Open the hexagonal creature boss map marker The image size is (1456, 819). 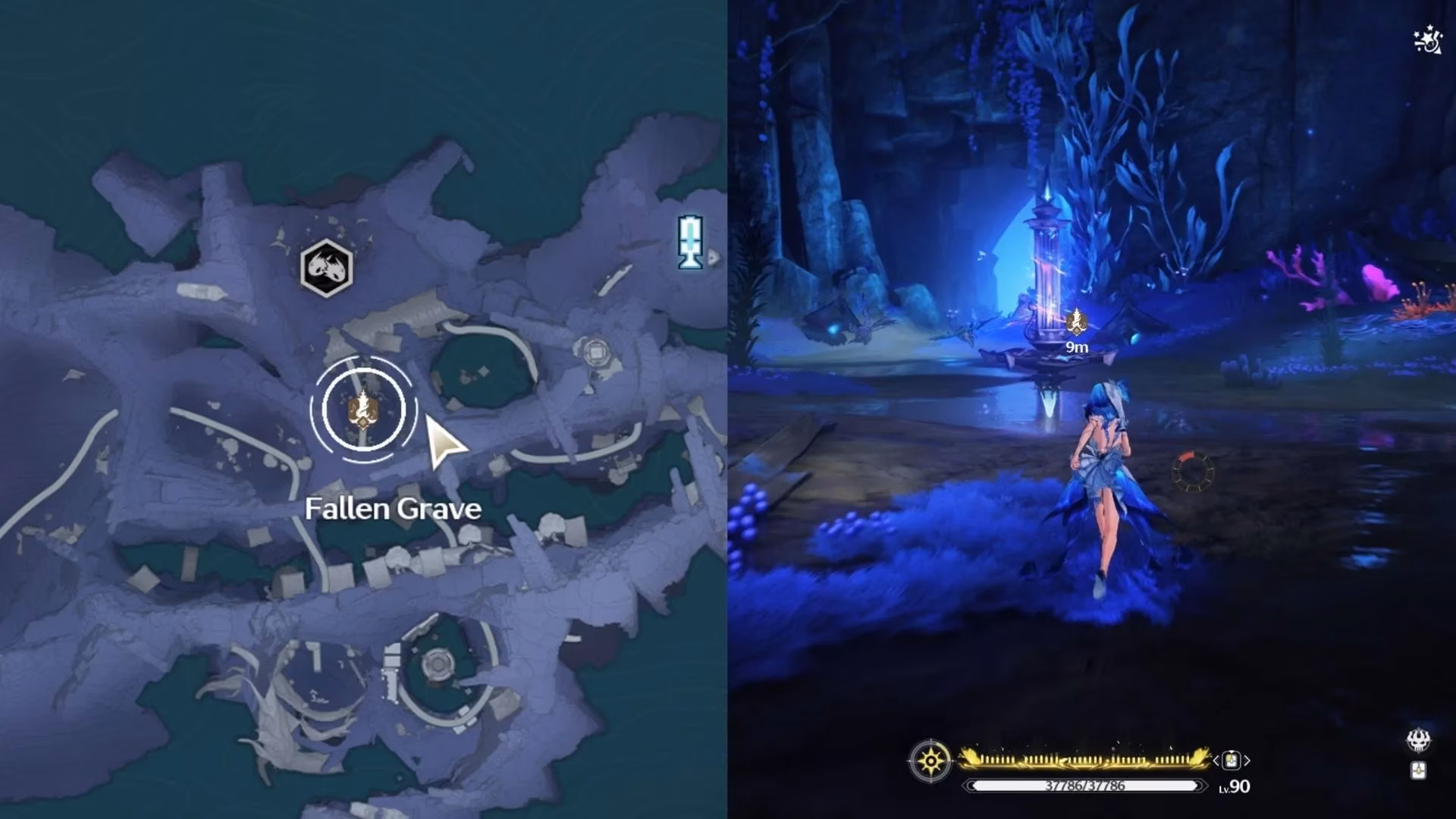tap(326, 268)
